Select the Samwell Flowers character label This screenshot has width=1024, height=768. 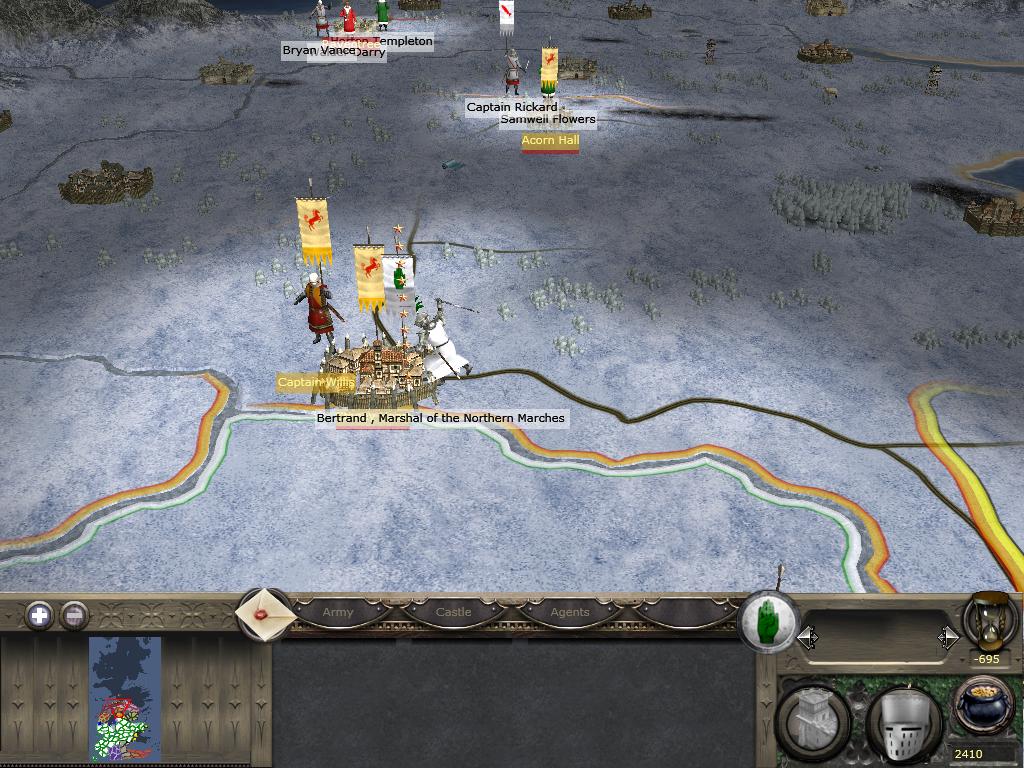click(x=548, y=119)
